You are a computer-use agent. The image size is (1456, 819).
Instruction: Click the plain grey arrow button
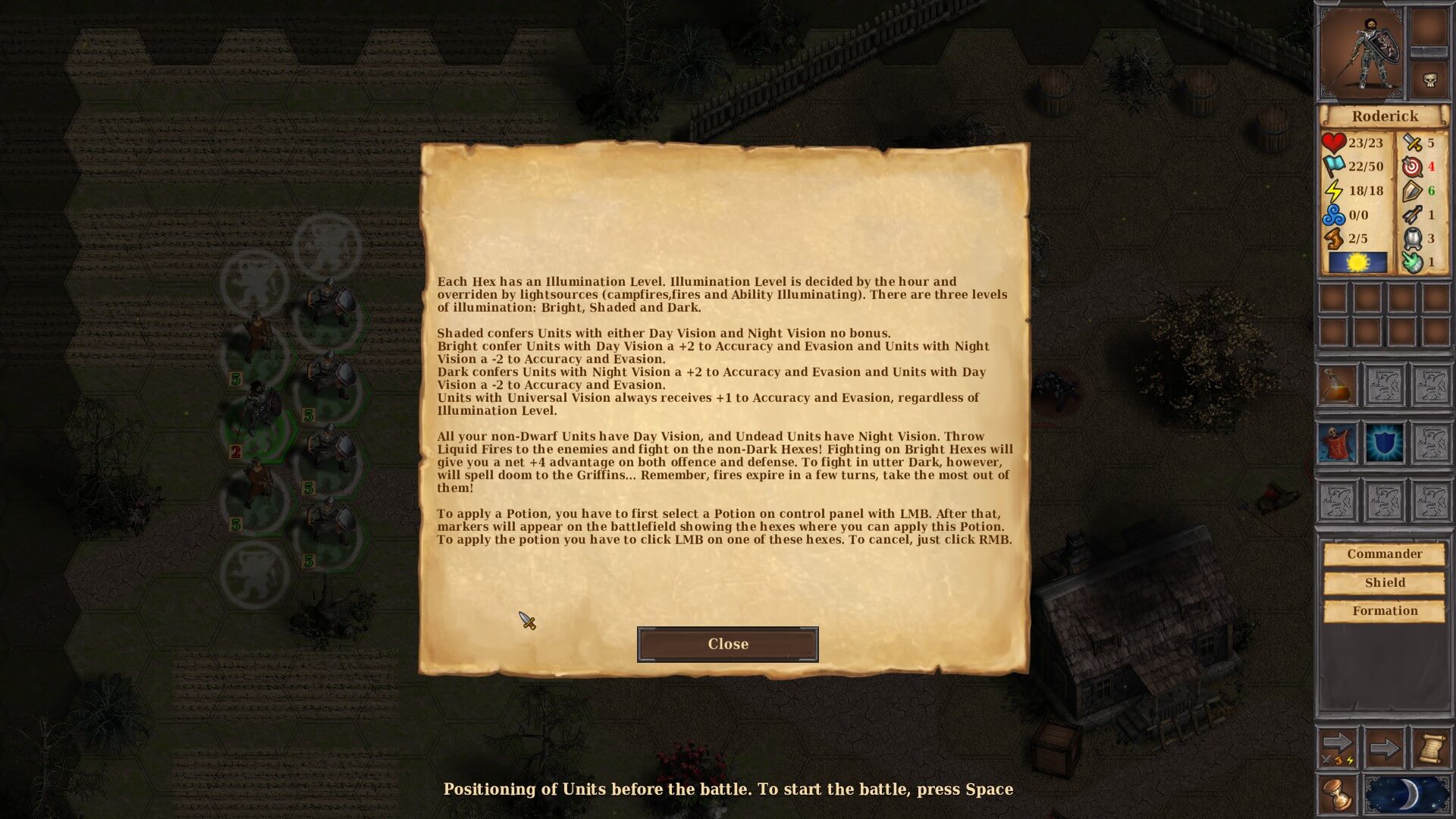click(x=1384, y=748)
